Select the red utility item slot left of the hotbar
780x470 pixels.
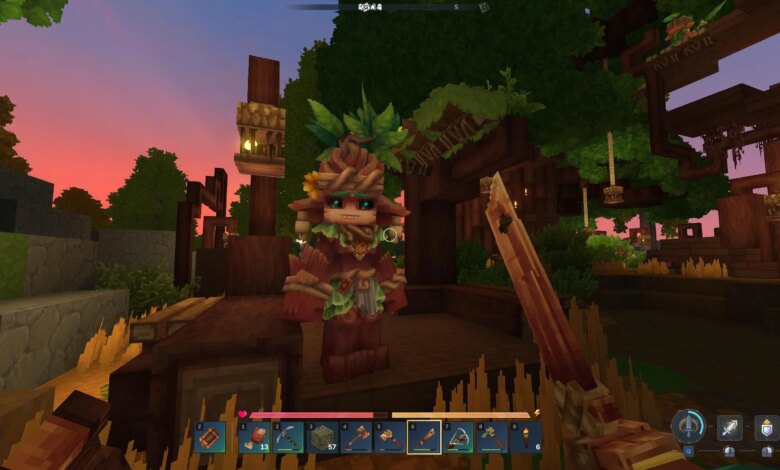[x=210, y=437]
